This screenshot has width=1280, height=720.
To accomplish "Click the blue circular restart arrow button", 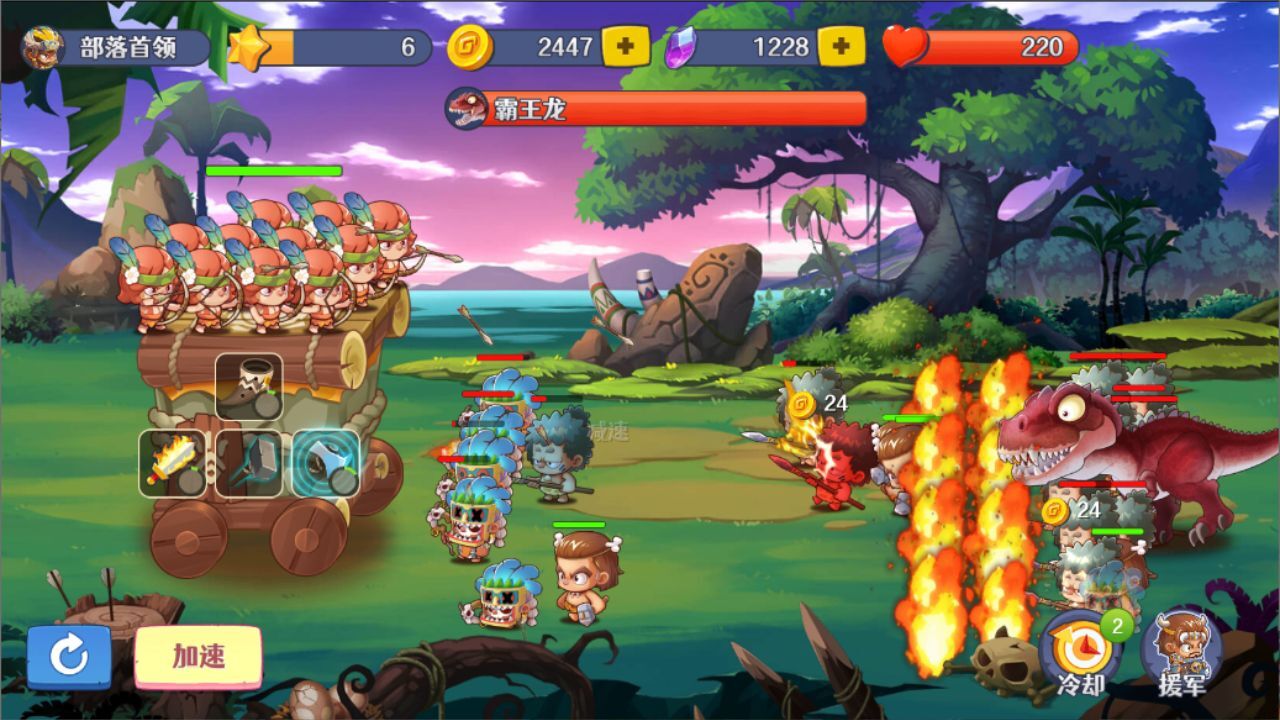I will [69, 657].
